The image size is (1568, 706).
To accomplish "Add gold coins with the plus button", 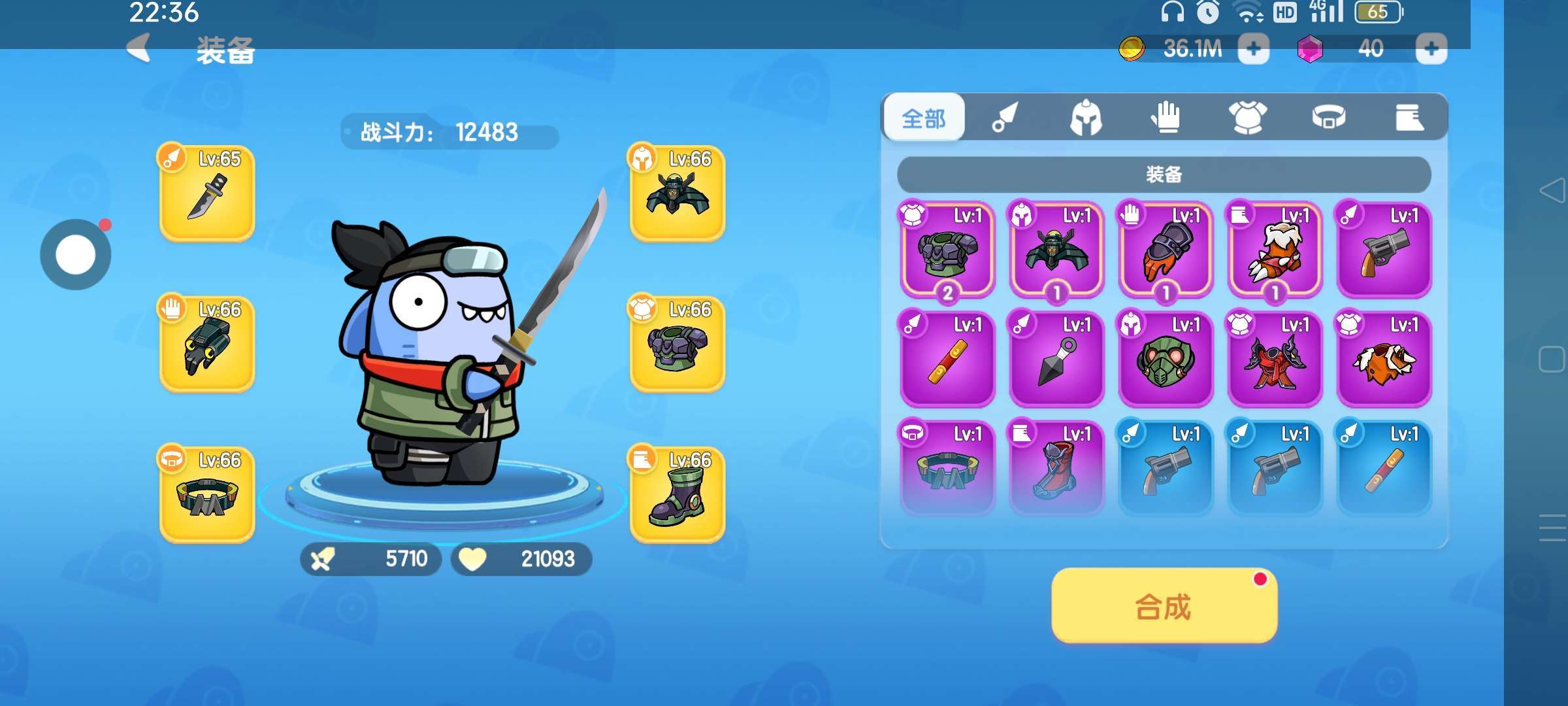I will 1253,49.
